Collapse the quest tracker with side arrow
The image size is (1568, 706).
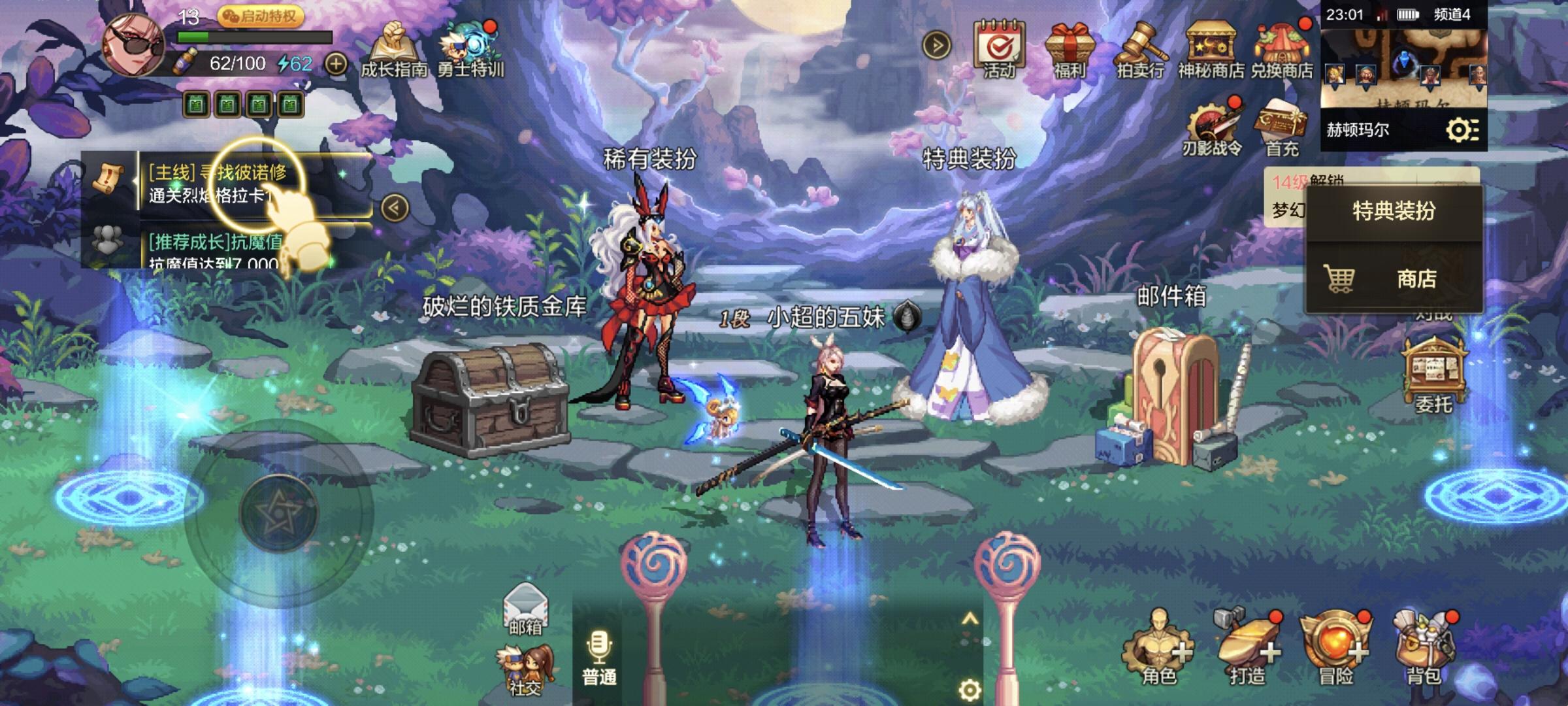[x=395, y=207]
